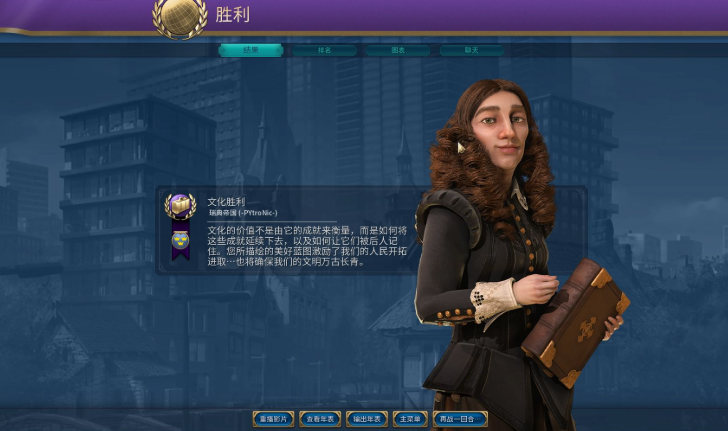
Task: Open 查看年表 to view the timeline
Action: point(321,419)
